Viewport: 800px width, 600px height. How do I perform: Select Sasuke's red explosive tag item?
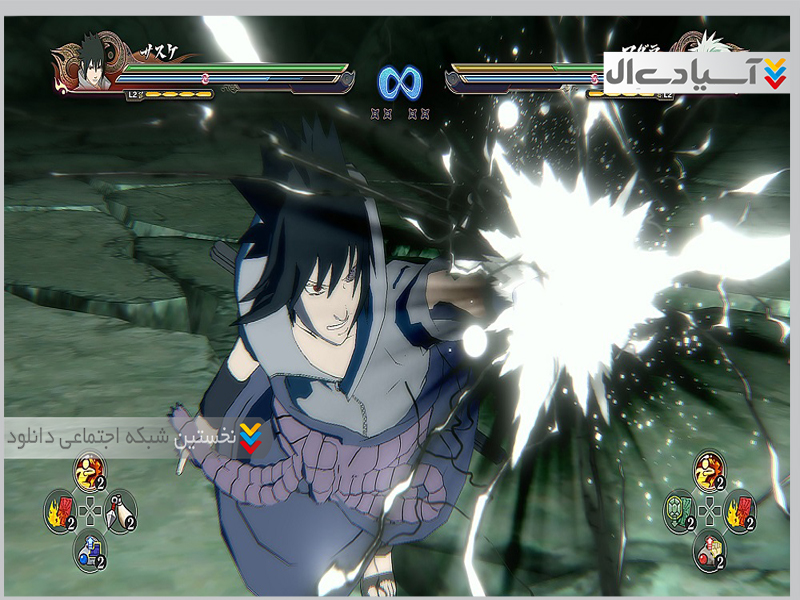coord(60,511)
